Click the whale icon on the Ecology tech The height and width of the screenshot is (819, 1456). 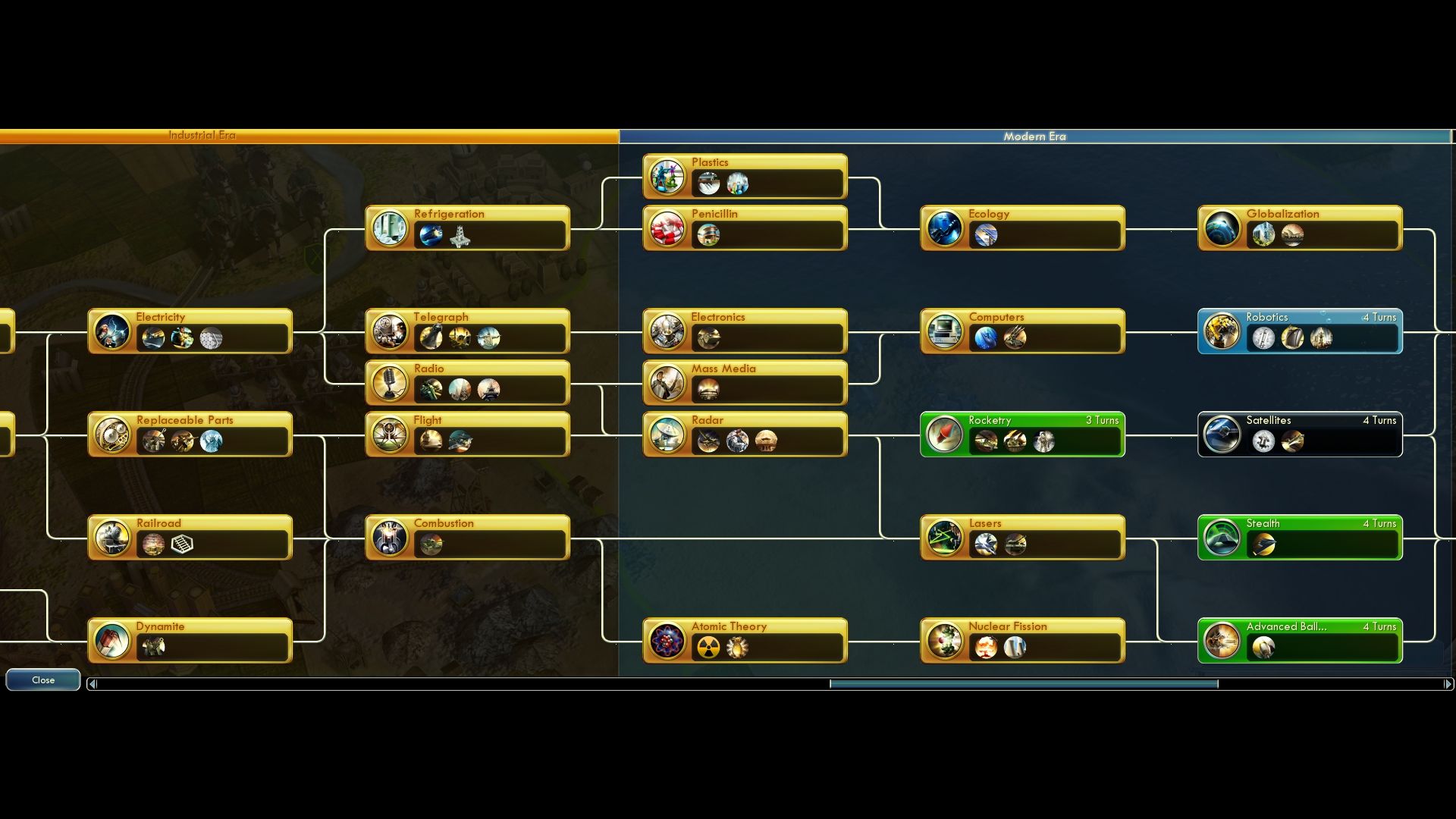point(945,228)
